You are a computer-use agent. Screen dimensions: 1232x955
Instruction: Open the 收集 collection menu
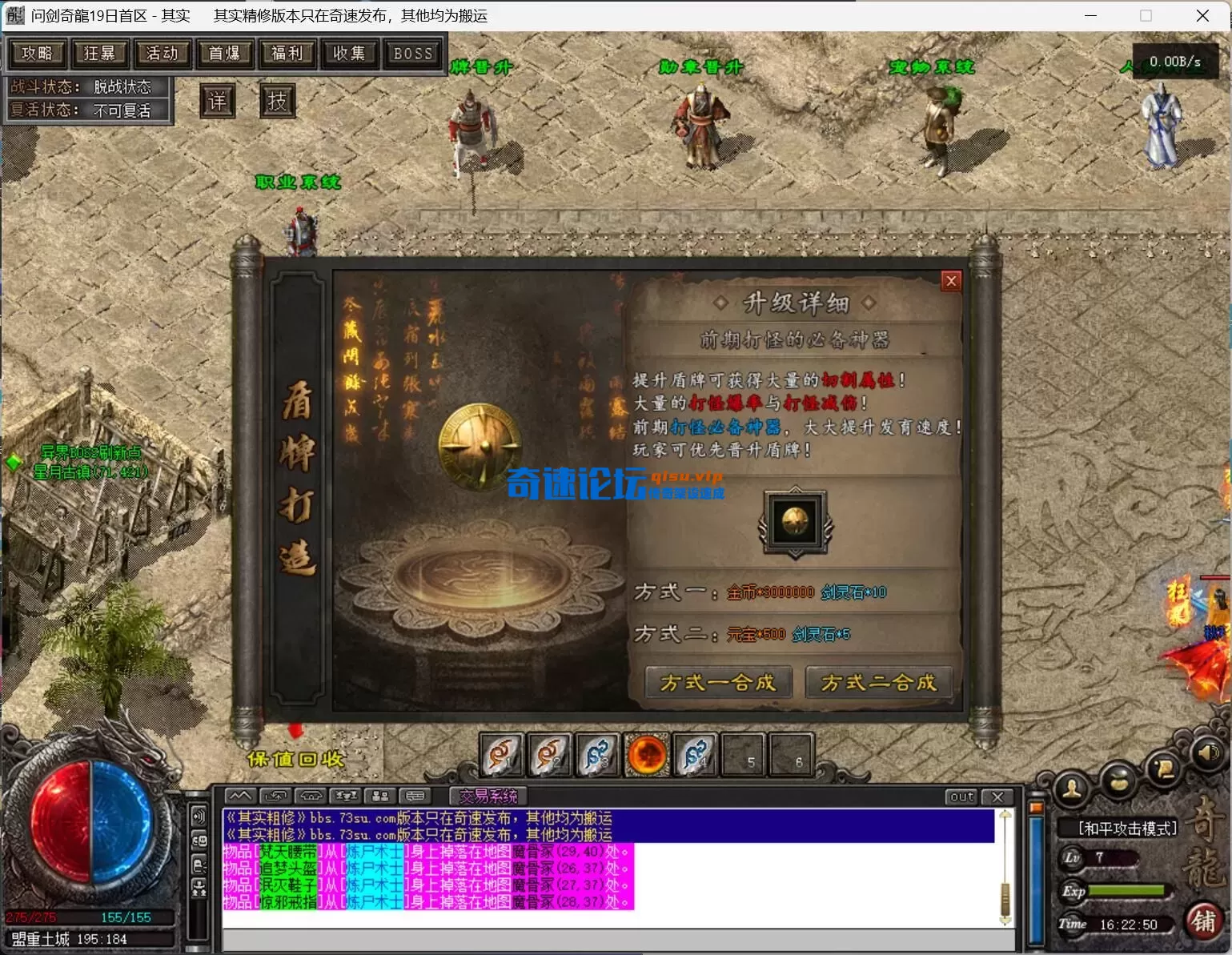pos(349,54)
